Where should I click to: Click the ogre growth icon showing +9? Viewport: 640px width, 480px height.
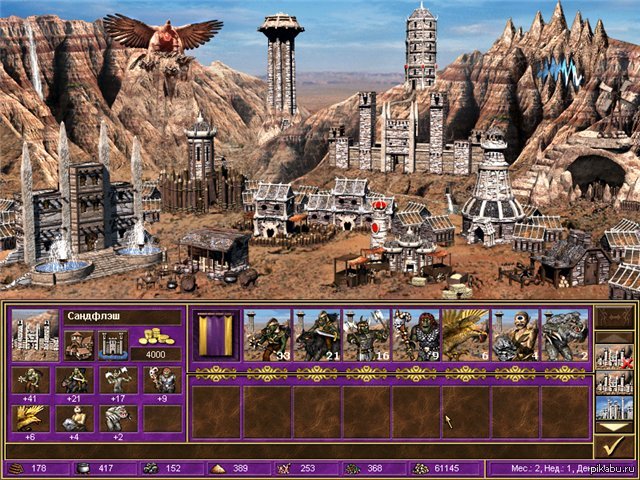(161, 381)
